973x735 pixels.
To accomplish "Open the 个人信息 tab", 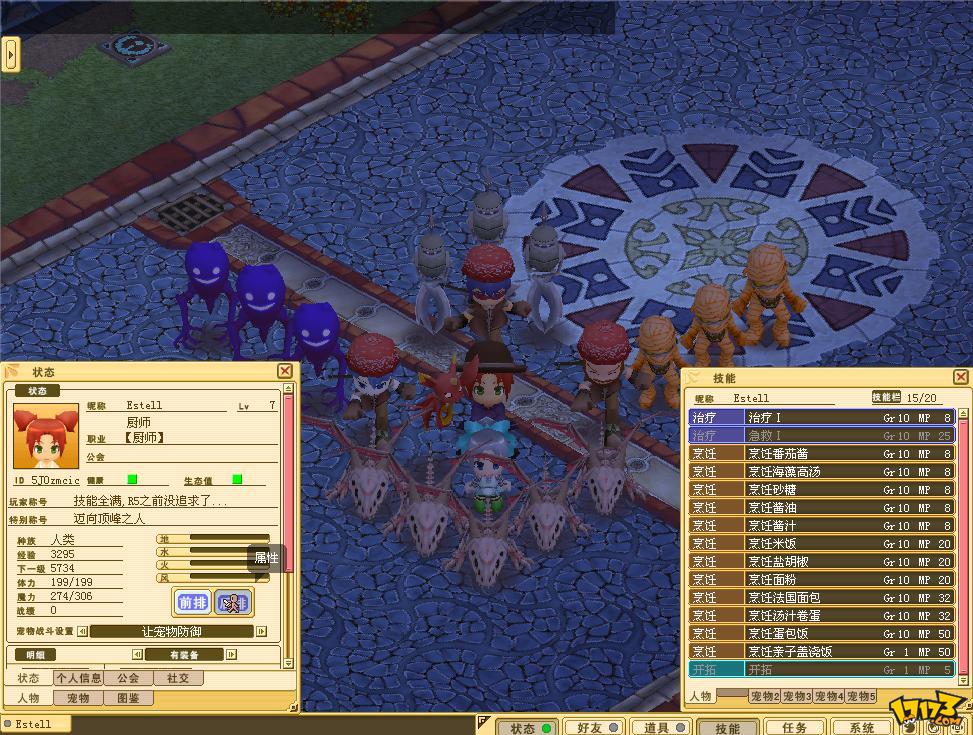I will pos(77,678).
